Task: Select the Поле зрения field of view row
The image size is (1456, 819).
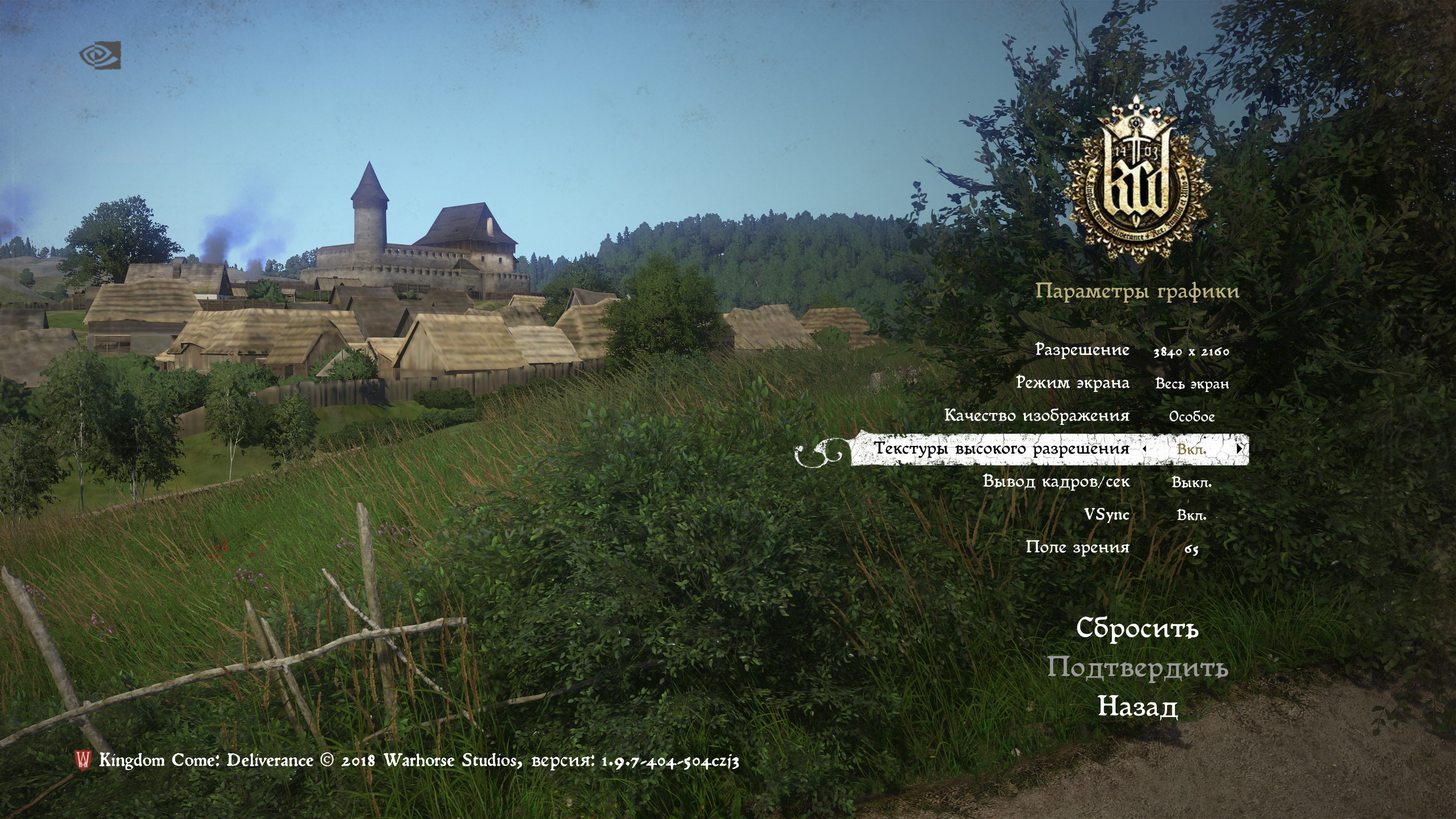Action: point(1077,547)
